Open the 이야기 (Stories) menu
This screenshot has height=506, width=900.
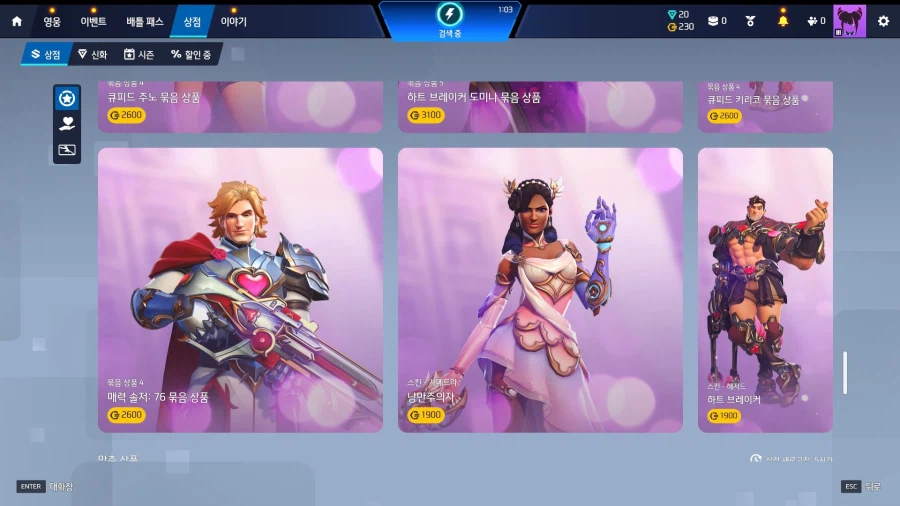233,21
